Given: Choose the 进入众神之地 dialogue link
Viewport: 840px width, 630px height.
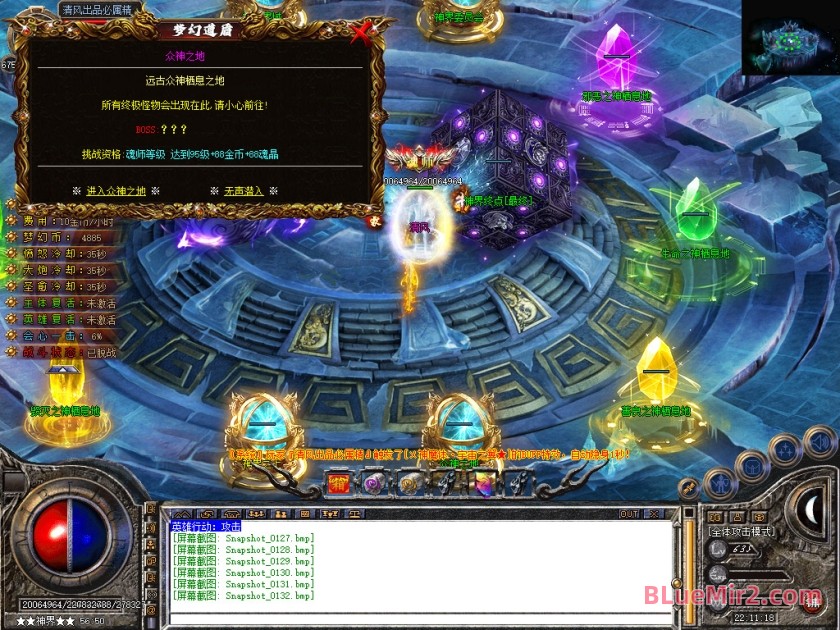Looking at the screenshot, I should point(116,190).
